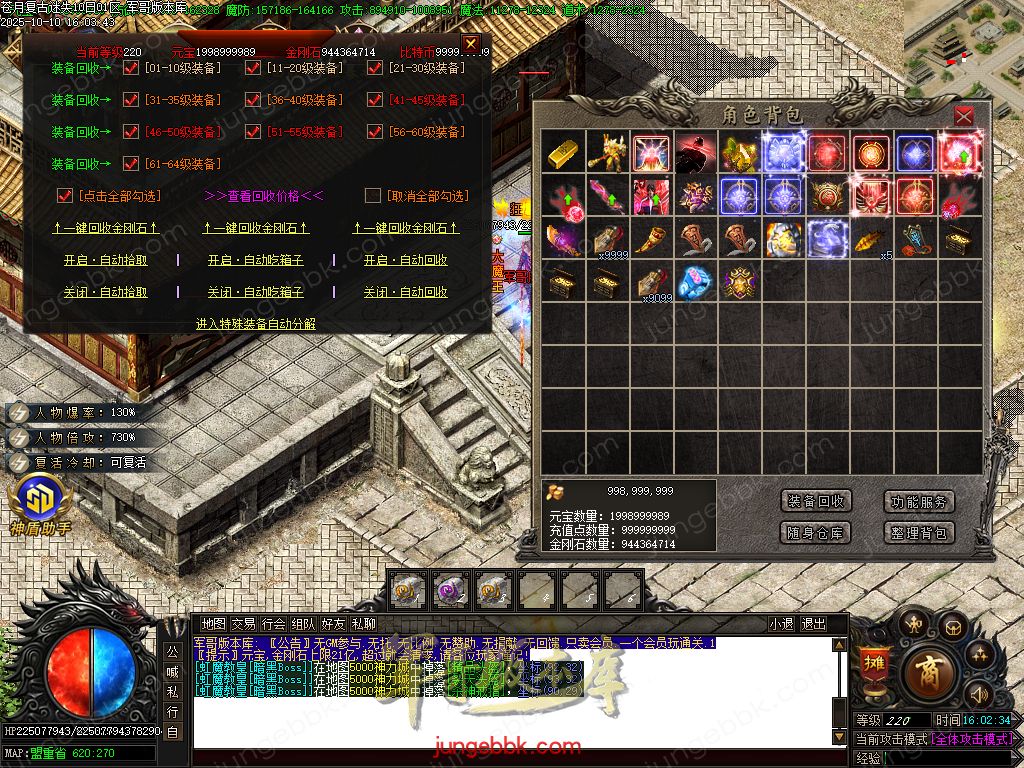The height and width of the screenshot is (768, 1024).
Task: Click 开启·自动拾取 option
Action: [x=105, y=260]
